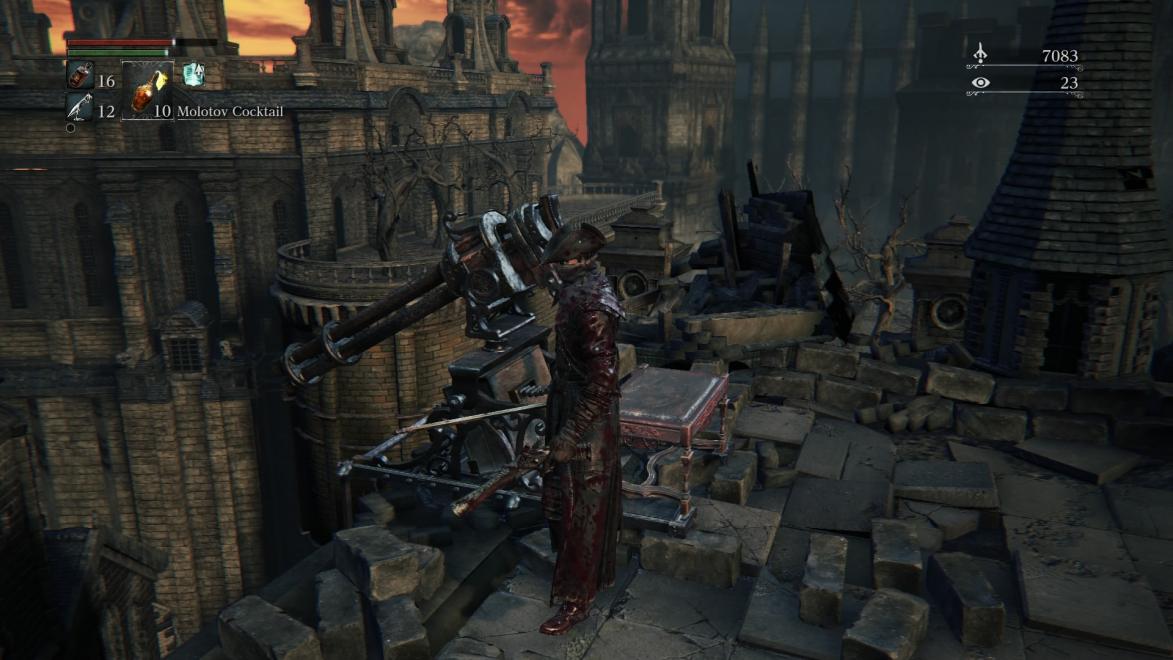The width and height of the screenshot is (1173, 660).
Task: Select the Quicksilver Bullets icon
Action: pyautogui.click(x=79, y=107)
